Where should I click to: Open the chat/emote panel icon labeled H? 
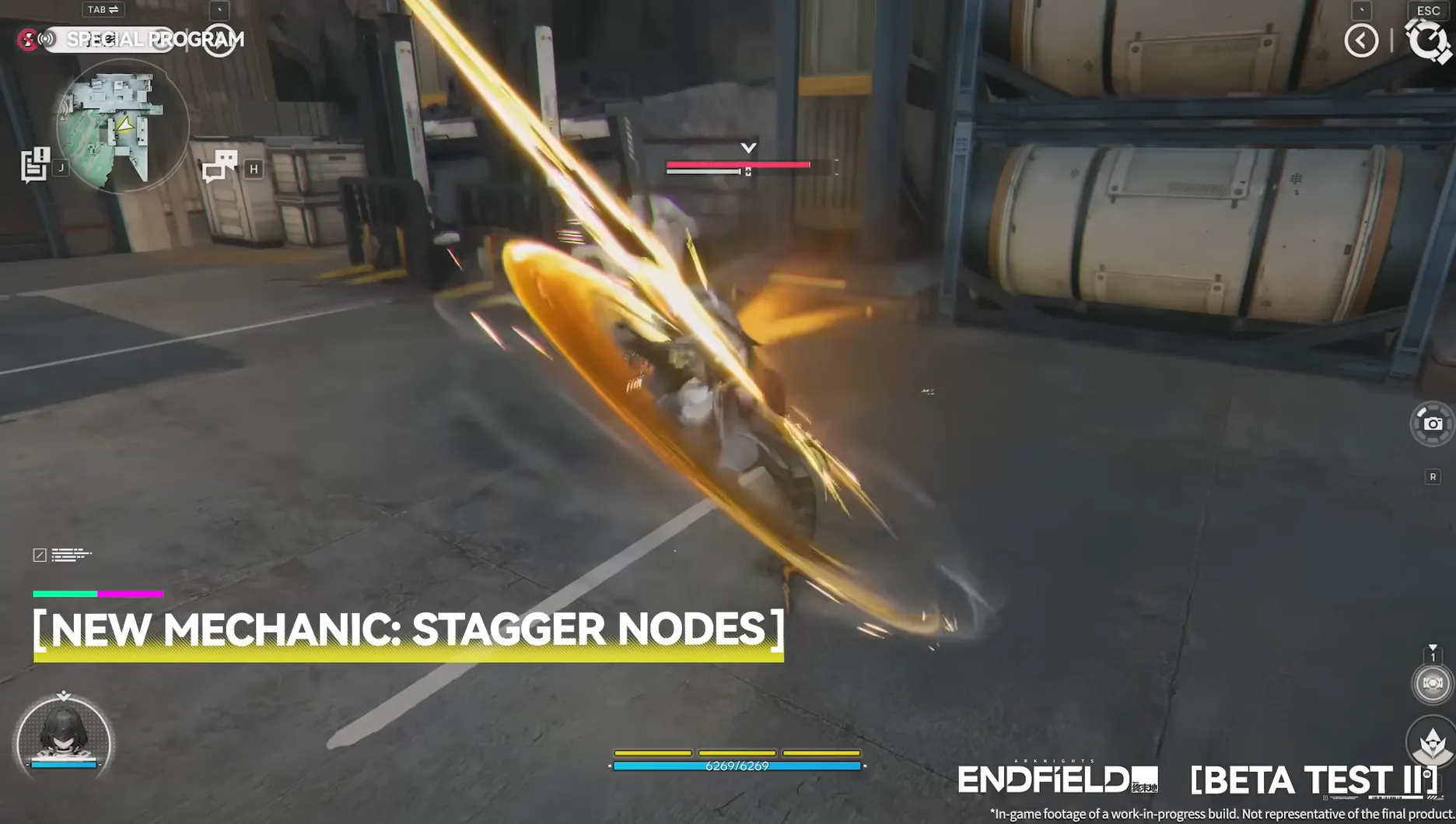[220, 165]
